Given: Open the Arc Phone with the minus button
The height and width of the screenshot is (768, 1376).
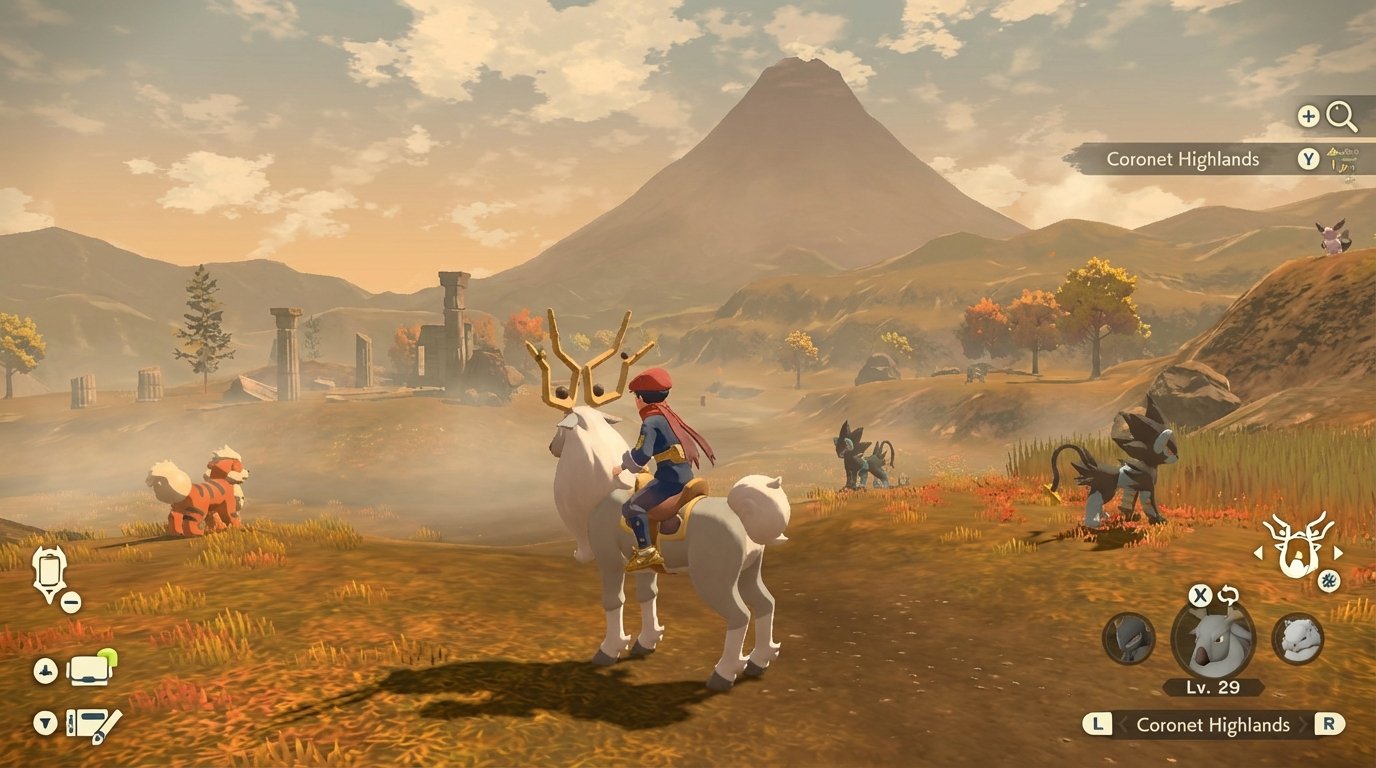Looking at the screenshot, I should pos(70,602).
